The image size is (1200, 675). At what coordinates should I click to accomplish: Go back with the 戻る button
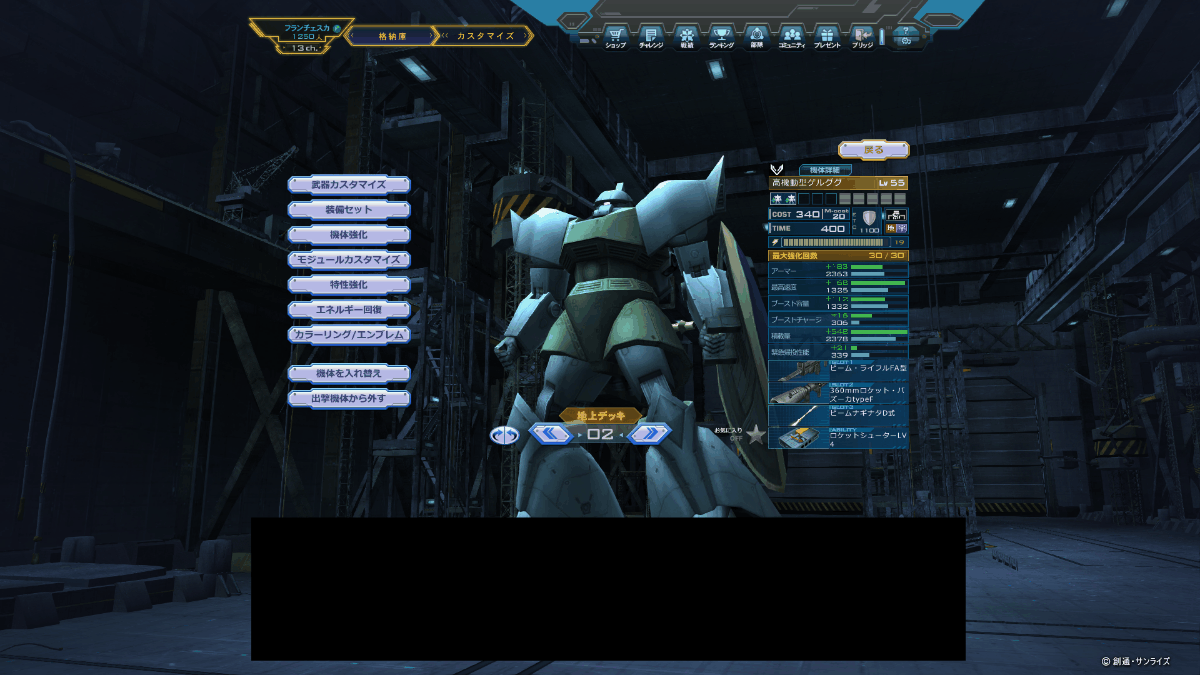874,150
